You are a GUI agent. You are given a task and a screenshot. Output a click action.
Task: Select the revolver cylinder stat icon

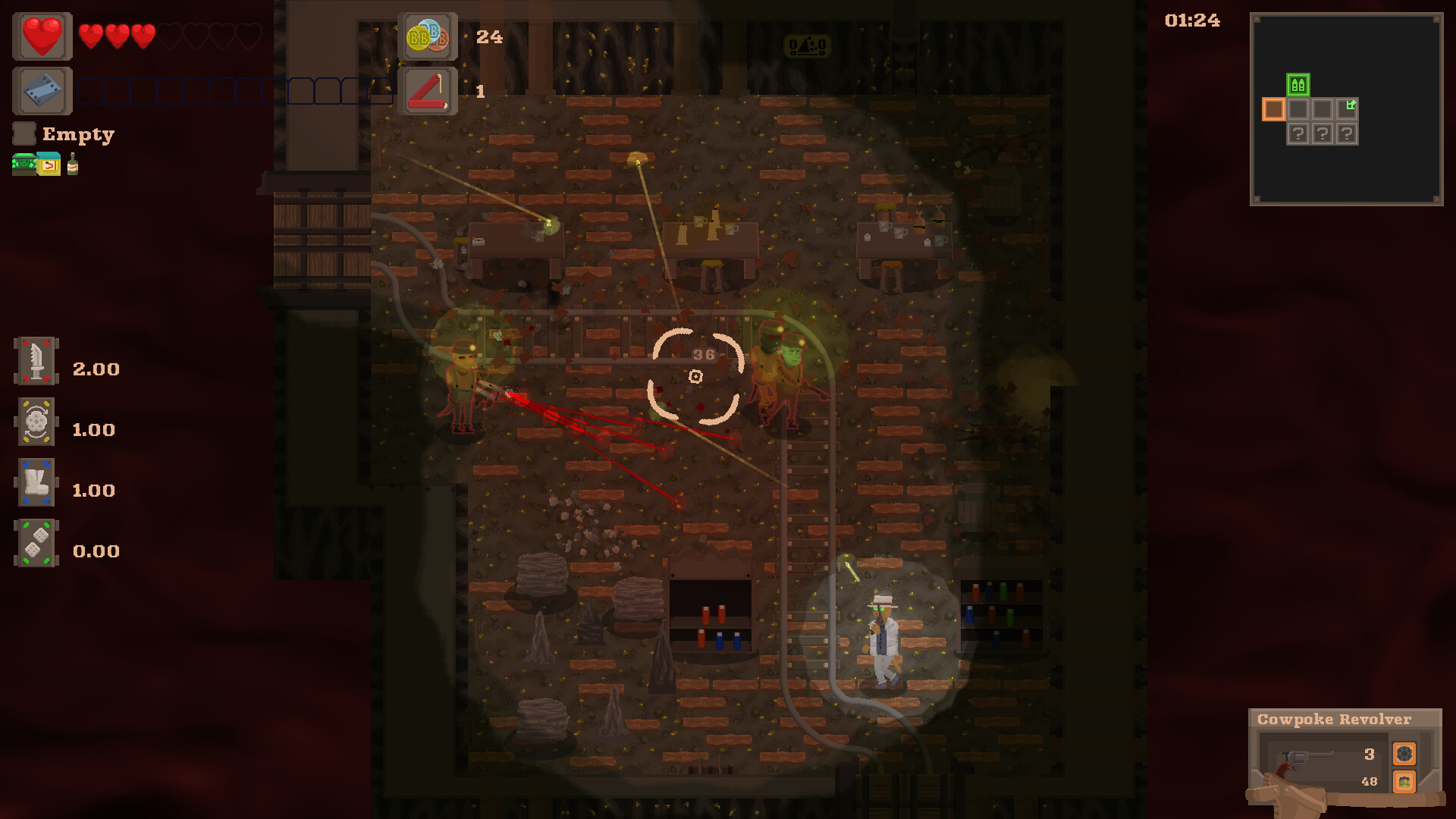(x=36, y=422)
